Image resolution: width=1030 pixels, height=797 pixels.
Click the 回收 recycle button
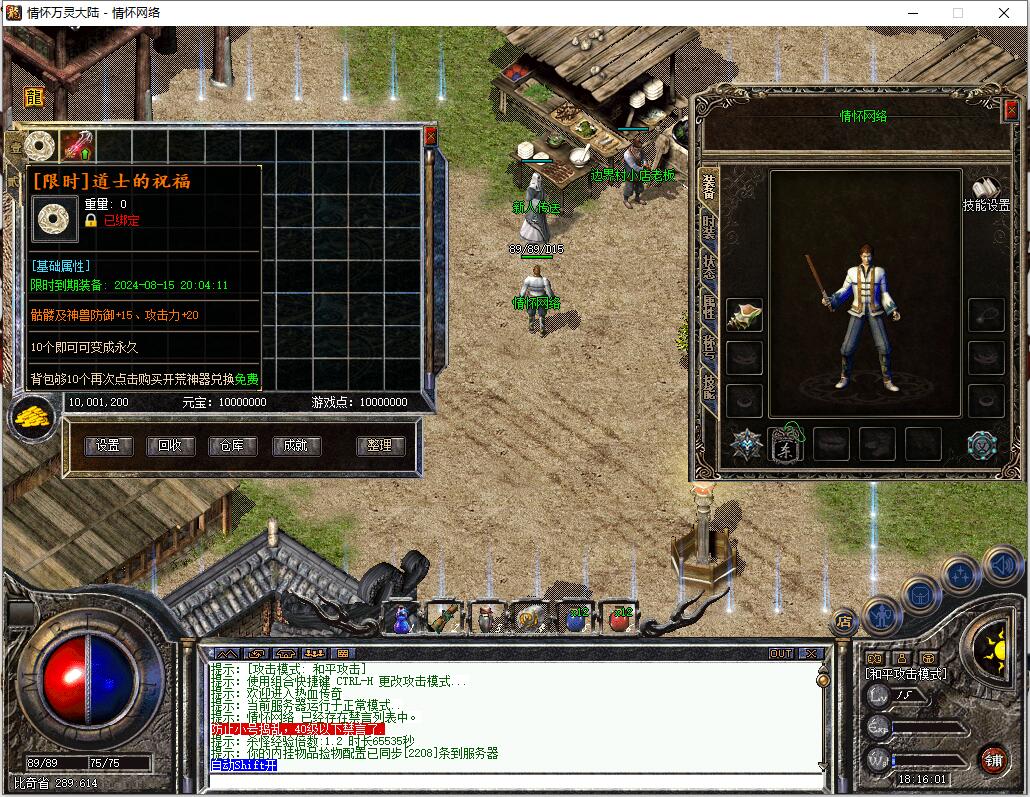click(170, 446)
